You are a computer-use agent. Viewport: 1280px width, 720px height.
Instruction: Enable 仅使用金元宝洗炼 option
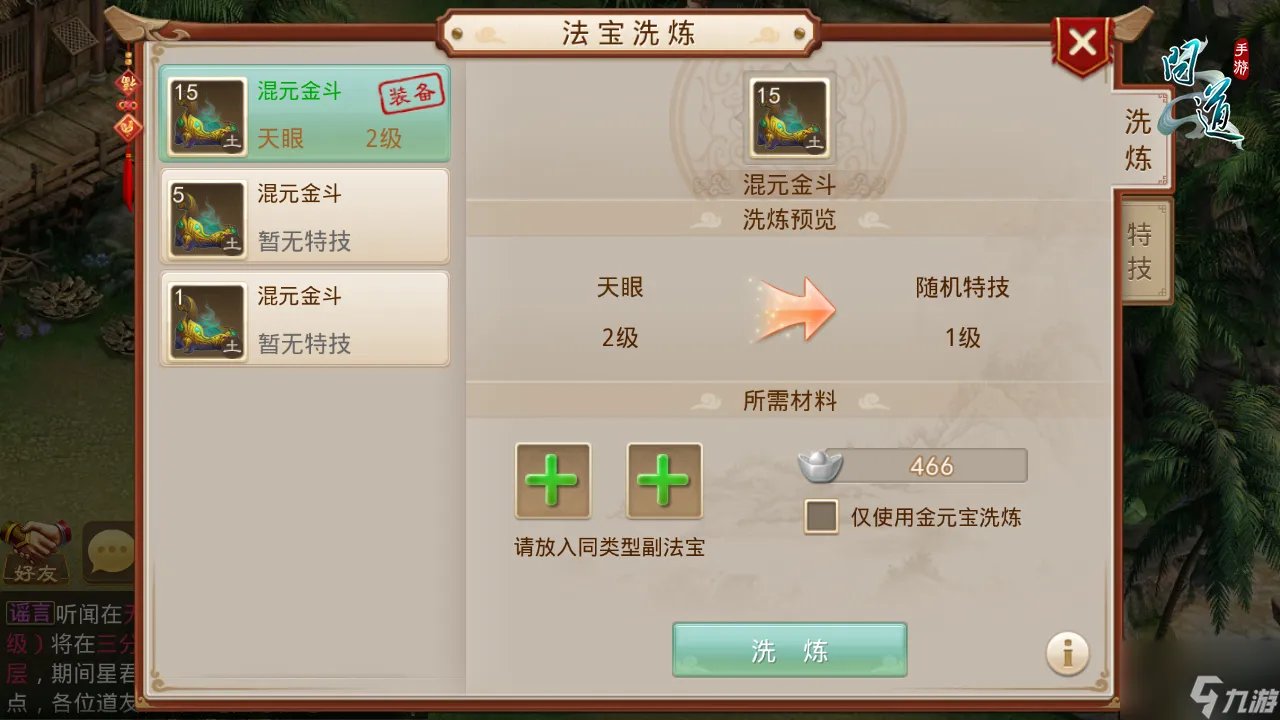[820, 518]
